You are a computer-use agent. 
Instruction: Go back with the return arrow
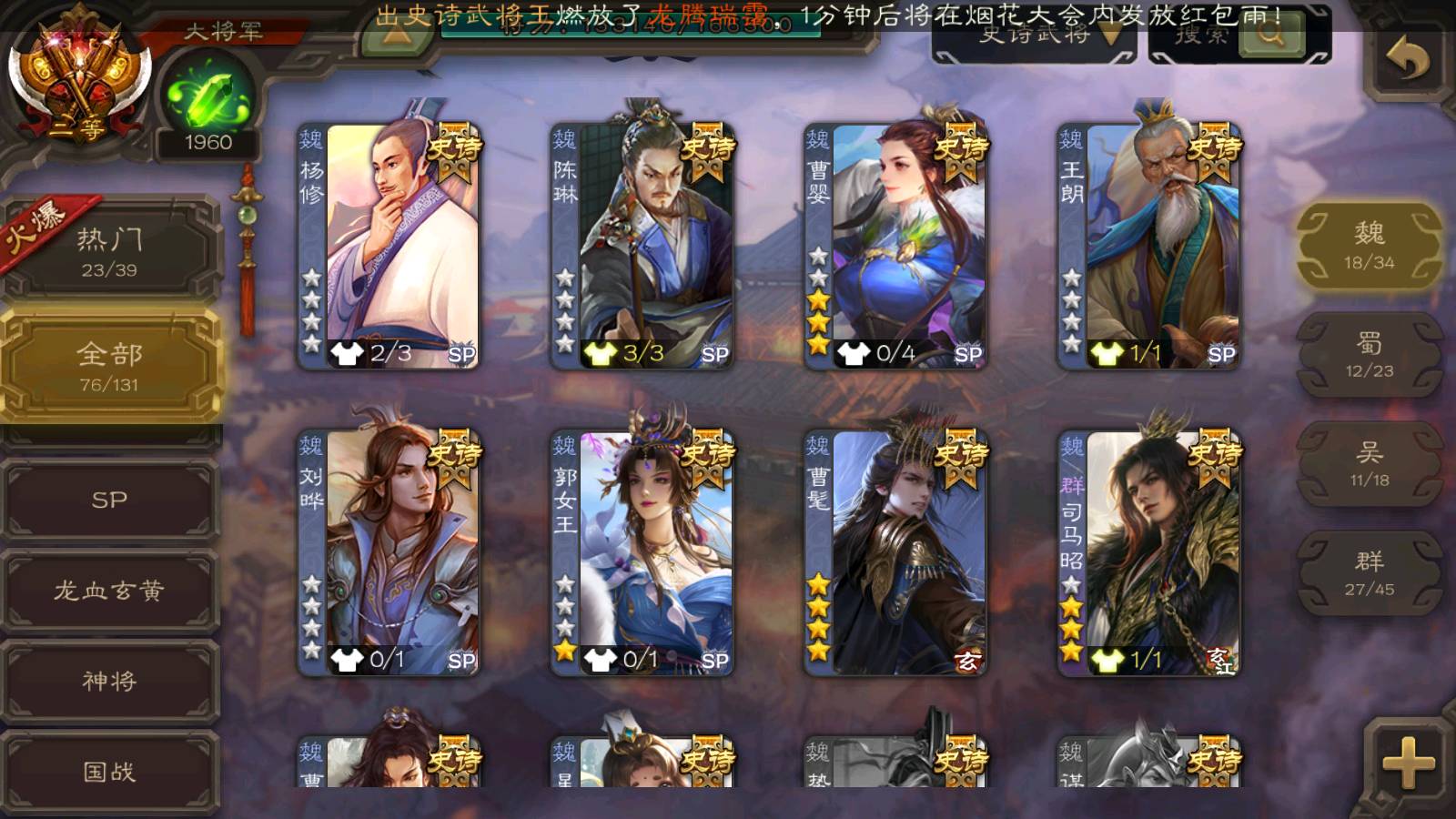click(1407, 60)
